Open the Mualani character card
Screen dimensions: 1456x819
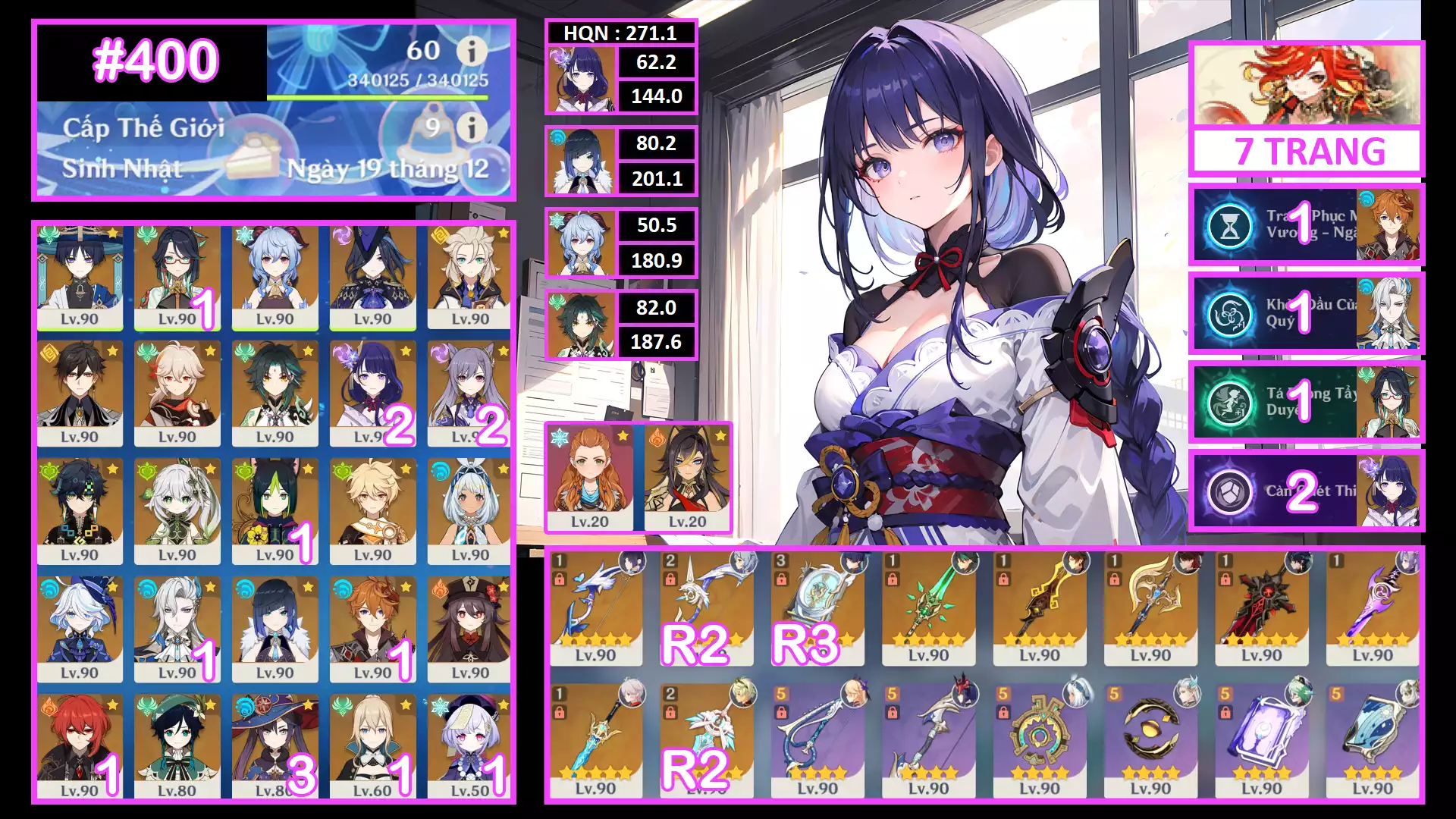[x=469, y=512]
